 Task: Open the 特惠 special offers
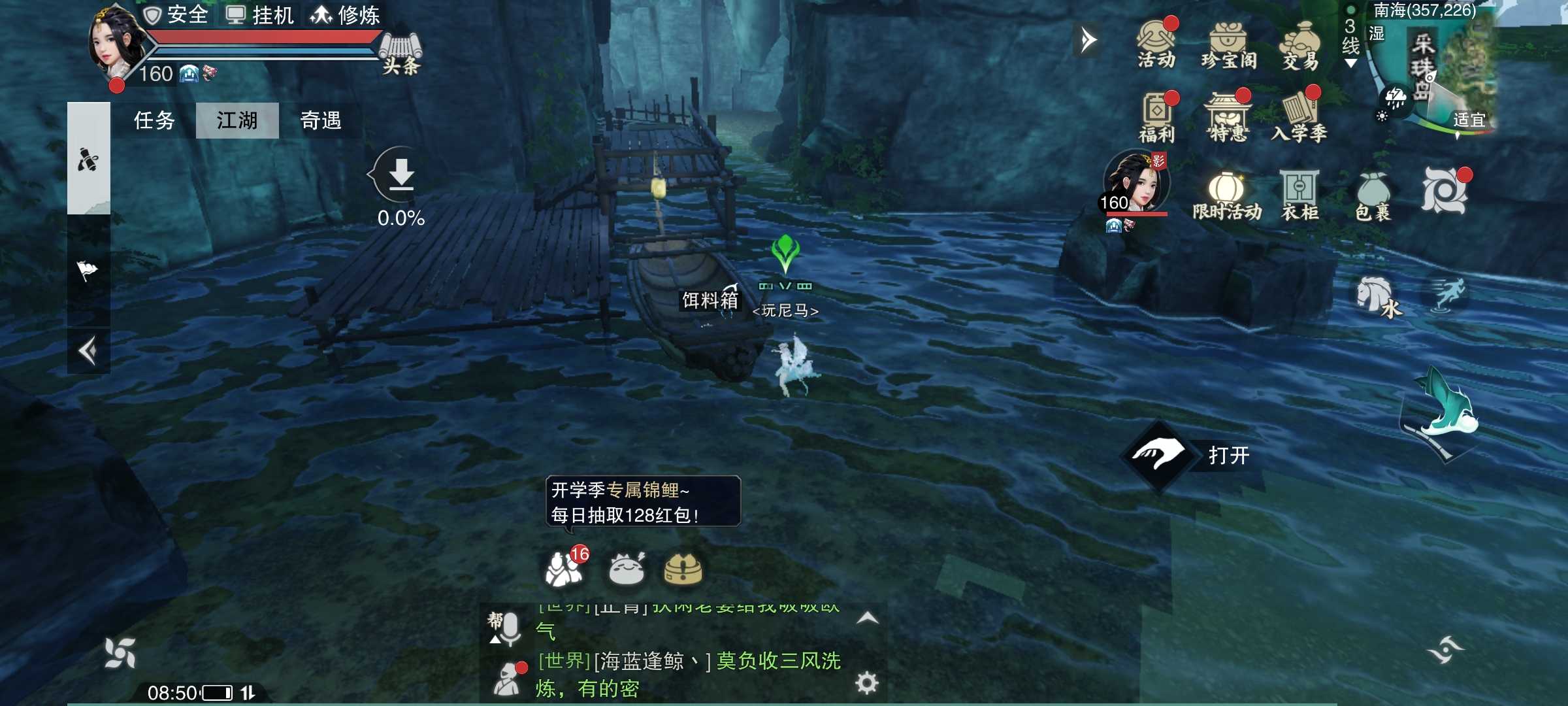click(1228, 118)
